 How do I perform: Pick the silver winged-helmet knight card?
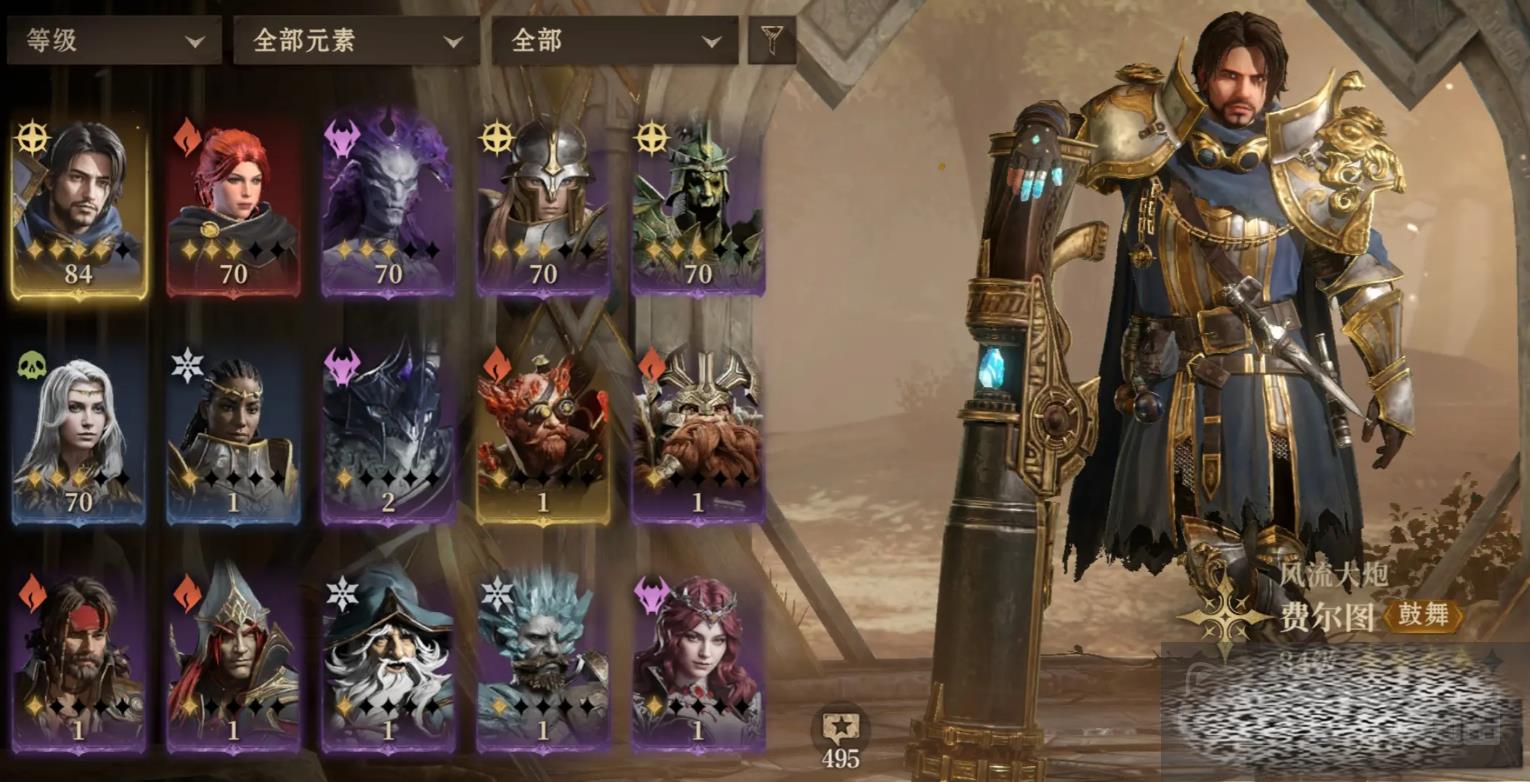pos(543,208)
